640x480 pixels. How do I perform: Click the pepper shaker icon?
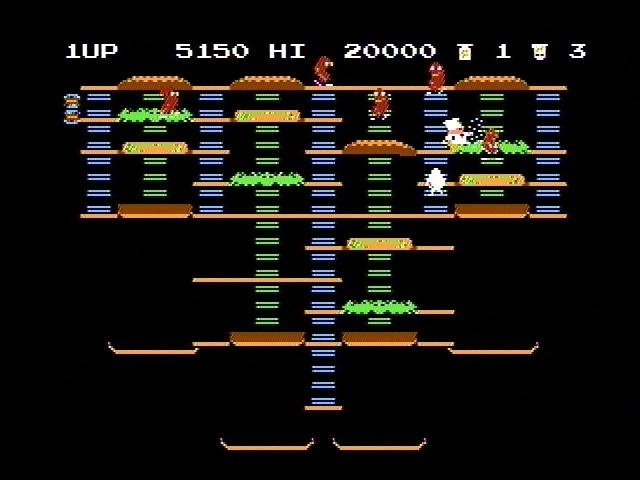[464, 51]
